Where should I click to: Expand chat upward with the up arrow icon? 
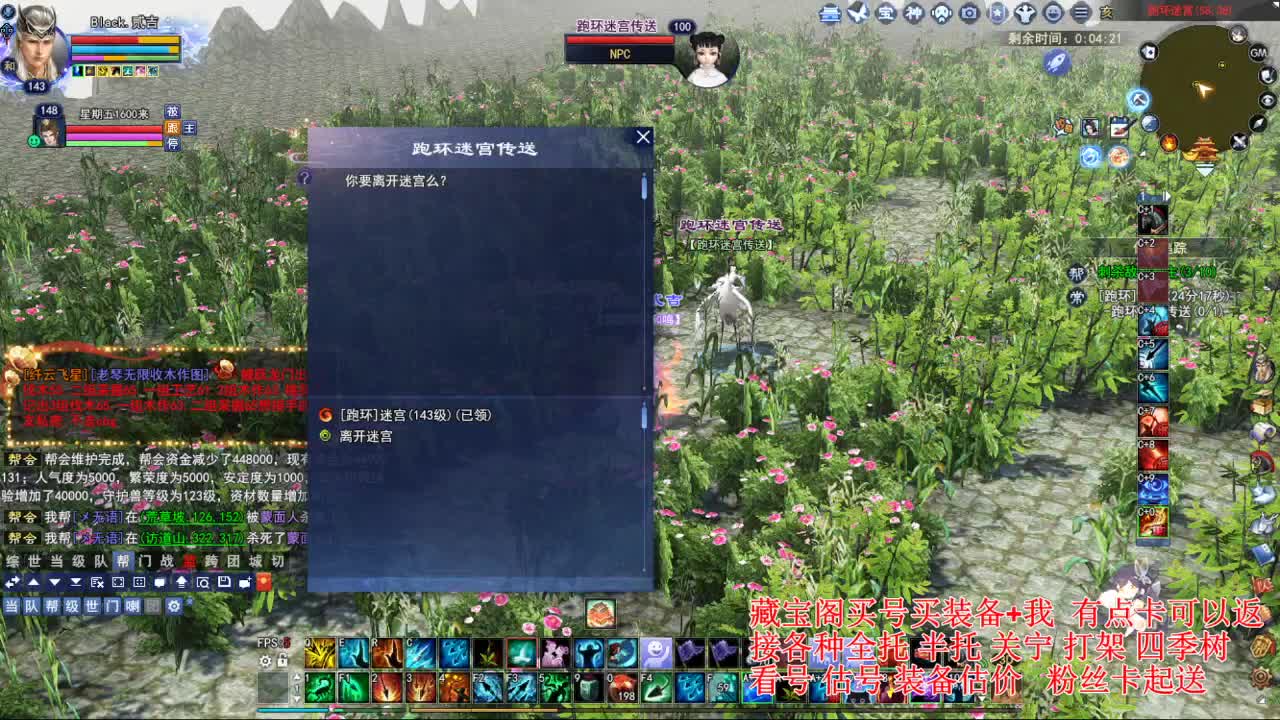pyautogui.click(x=35, y=583)
